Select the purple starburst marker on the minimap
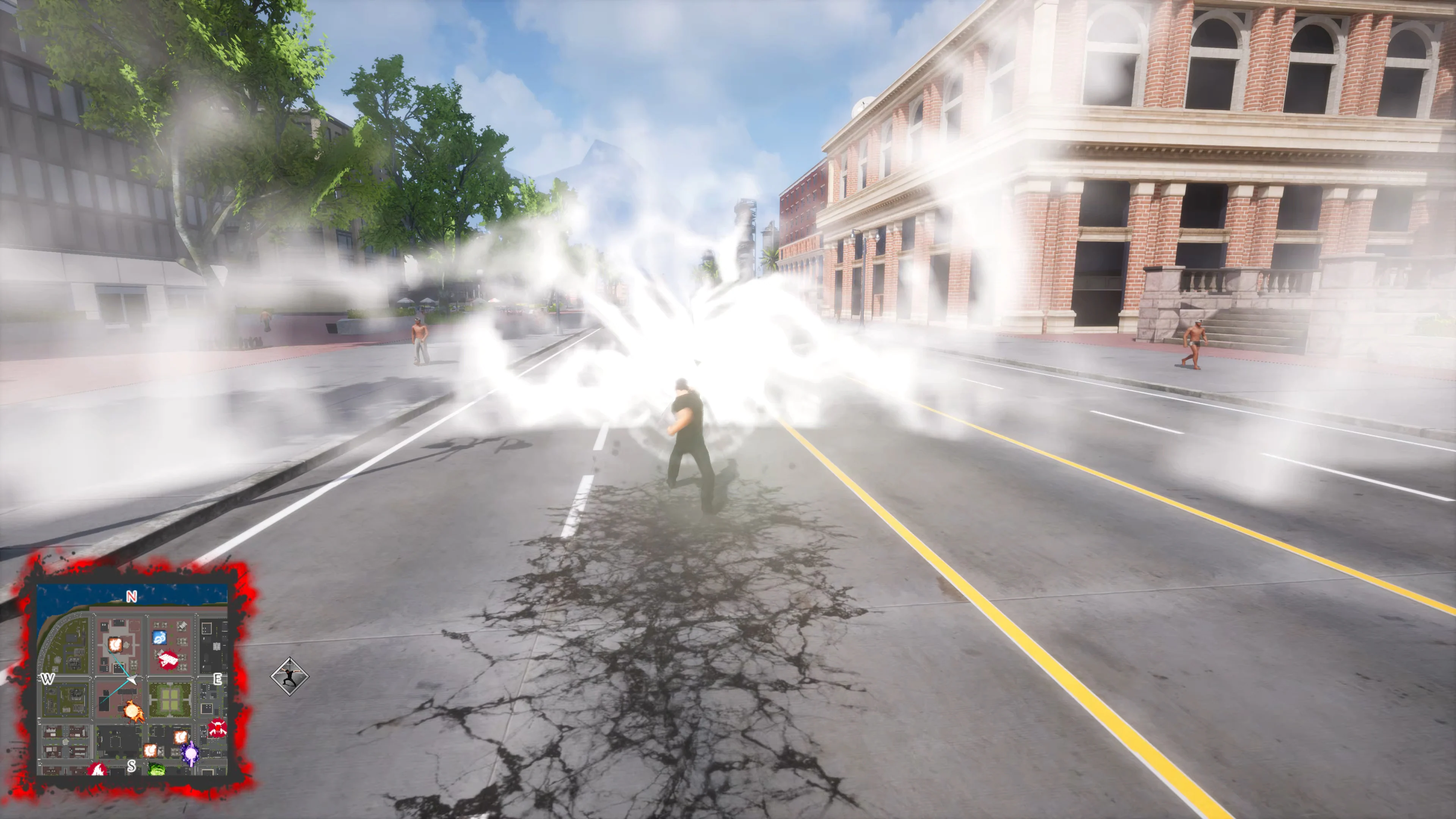Image resolution: width=1456 pixels, height=819 pixels. [x=191, y=753]
